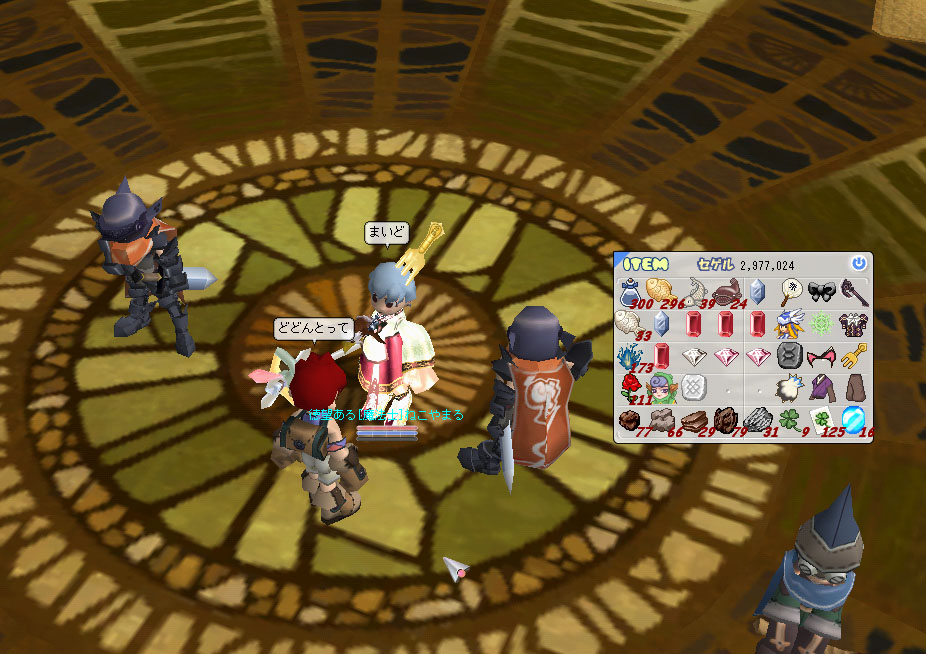Select the black ribbon bow item
Screen dimensions: 926x654
(821, 292)
